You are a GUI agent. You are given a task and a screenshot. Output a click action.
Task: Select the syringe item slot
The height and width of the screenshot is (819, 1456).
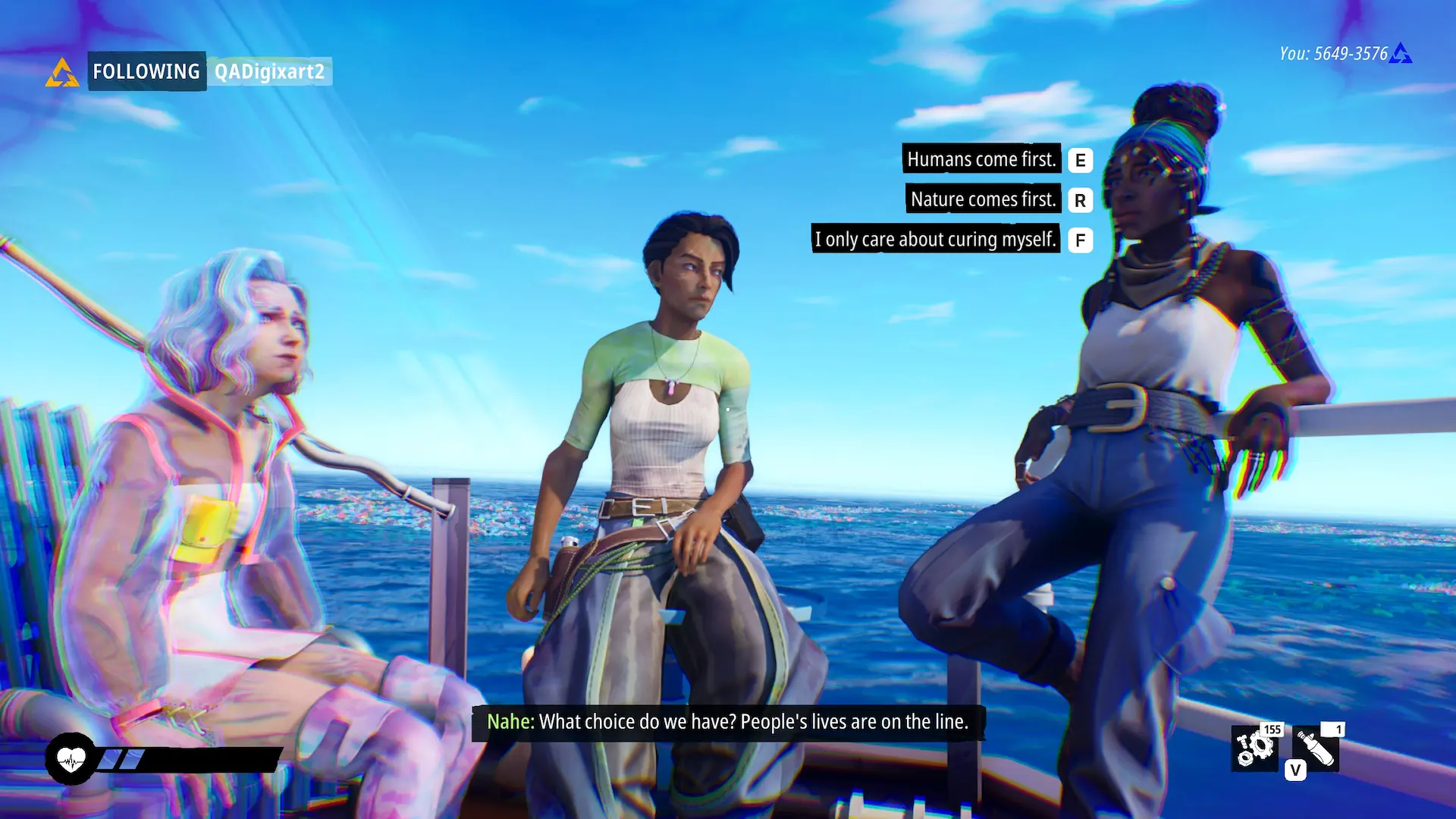(x=1317, y=748)
